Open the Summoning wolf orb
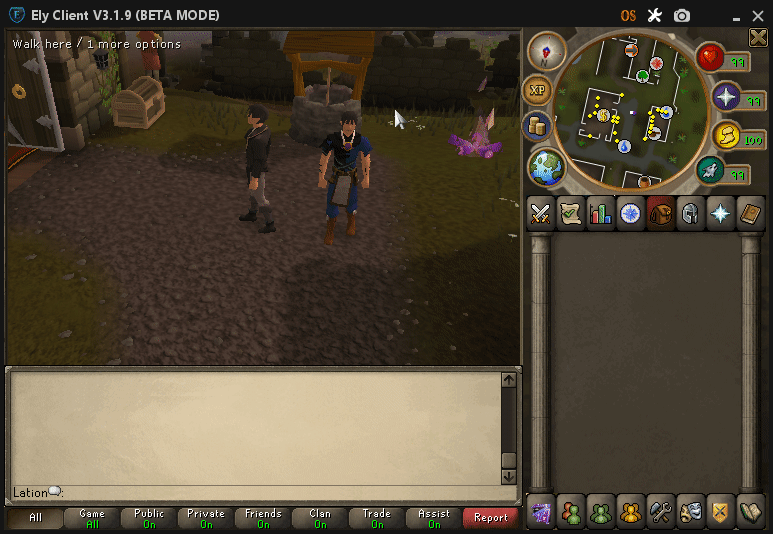The image size is (773, 534). [x=711, y=171]
